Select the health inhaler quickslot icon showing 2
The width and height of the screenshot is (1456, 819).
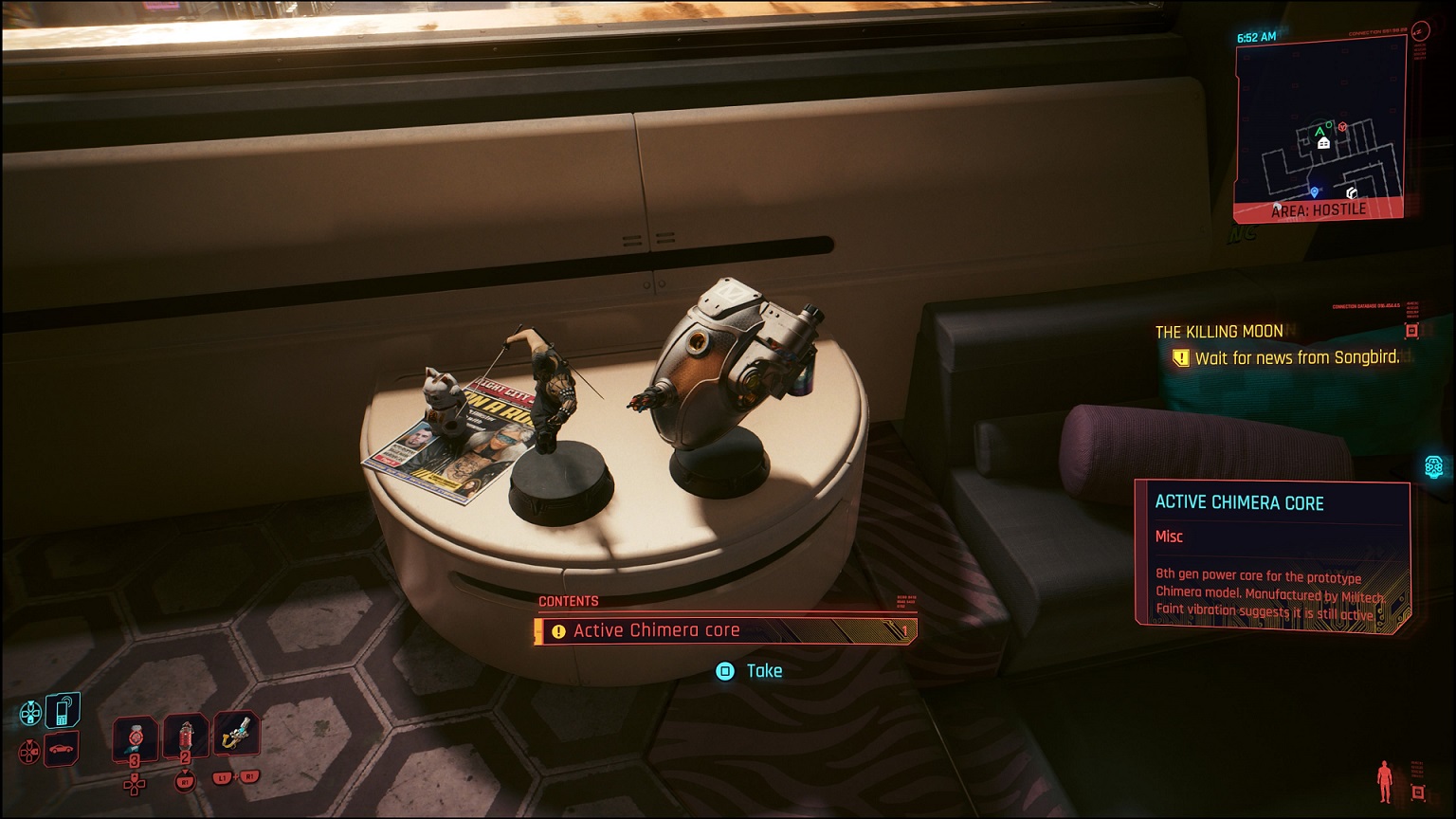click(186, 737)
